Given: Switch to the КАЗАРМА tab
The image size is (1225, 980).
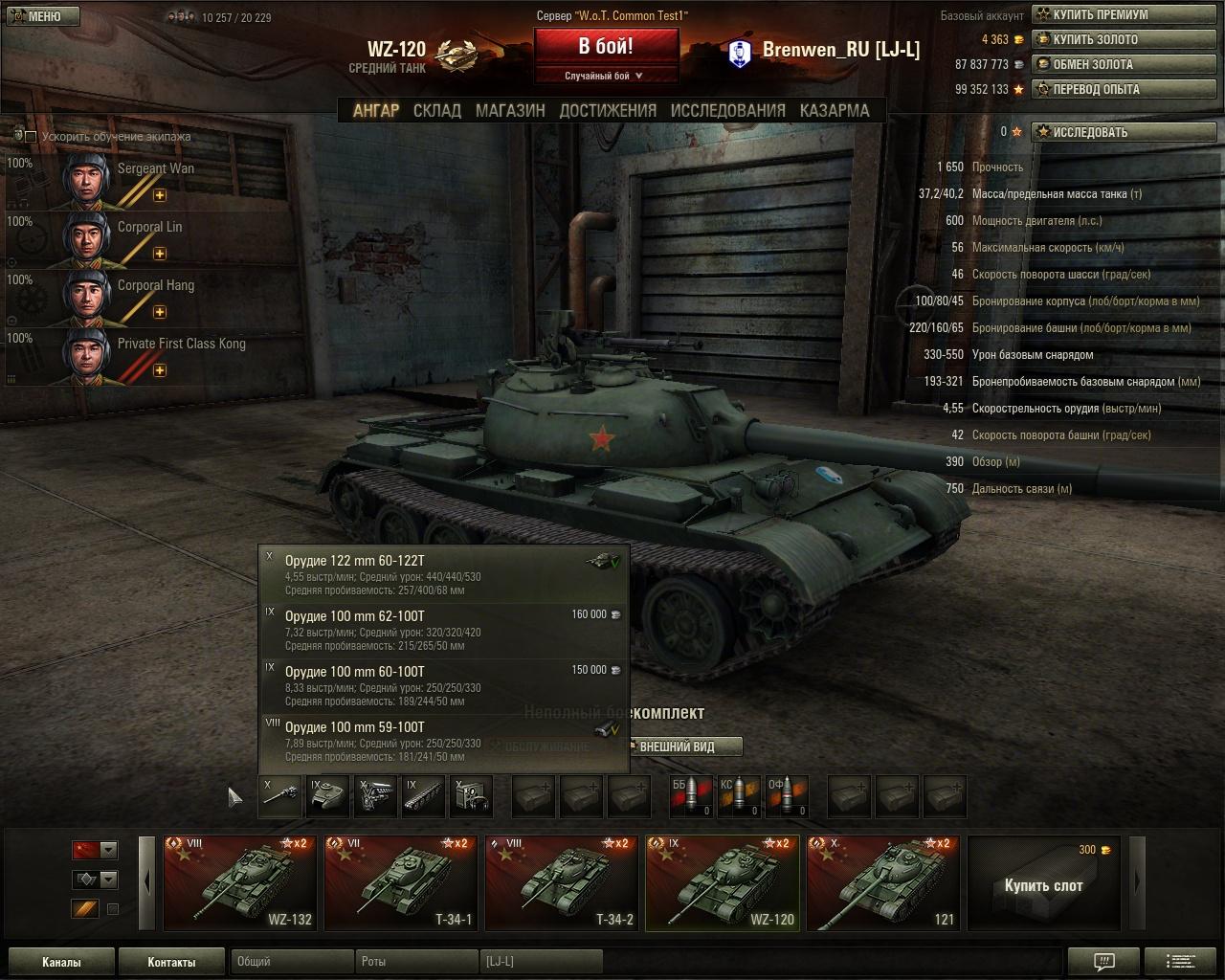Looking at the screenshot, I should coord(835,111).
